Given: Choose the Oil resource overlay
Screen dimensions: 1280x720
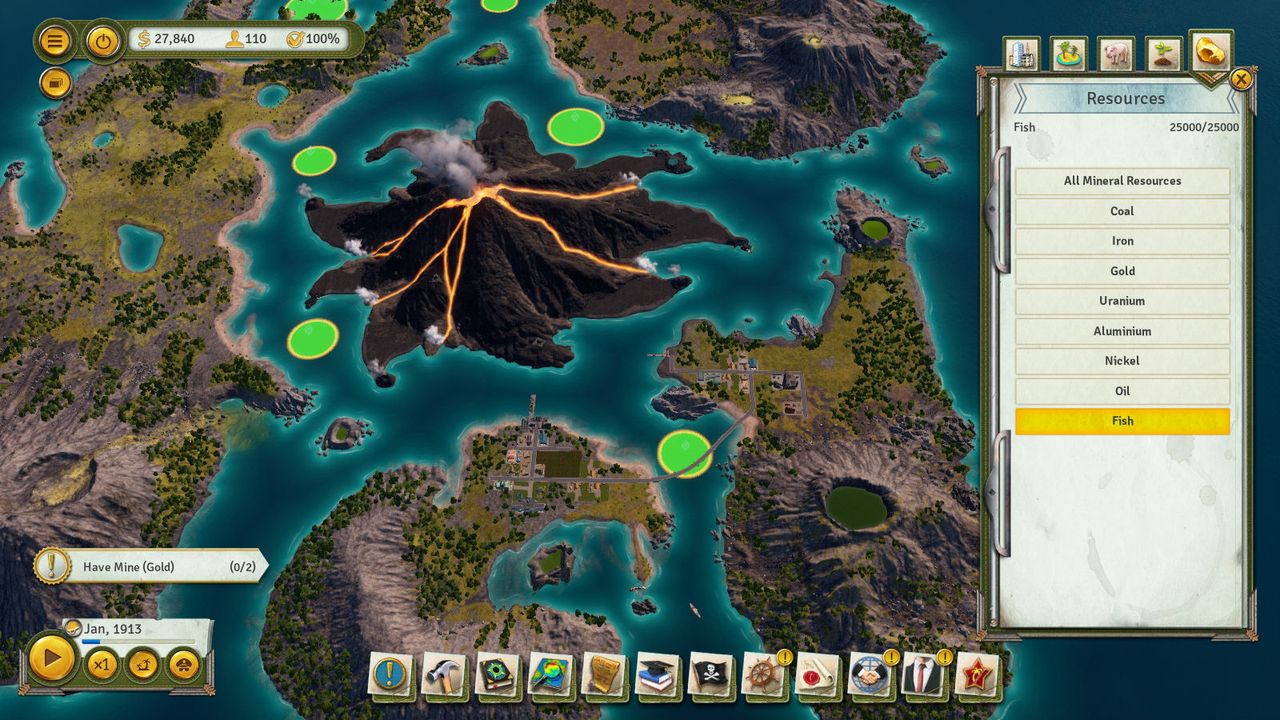Looking at the screenshot, I should [x=1122, y=391].
